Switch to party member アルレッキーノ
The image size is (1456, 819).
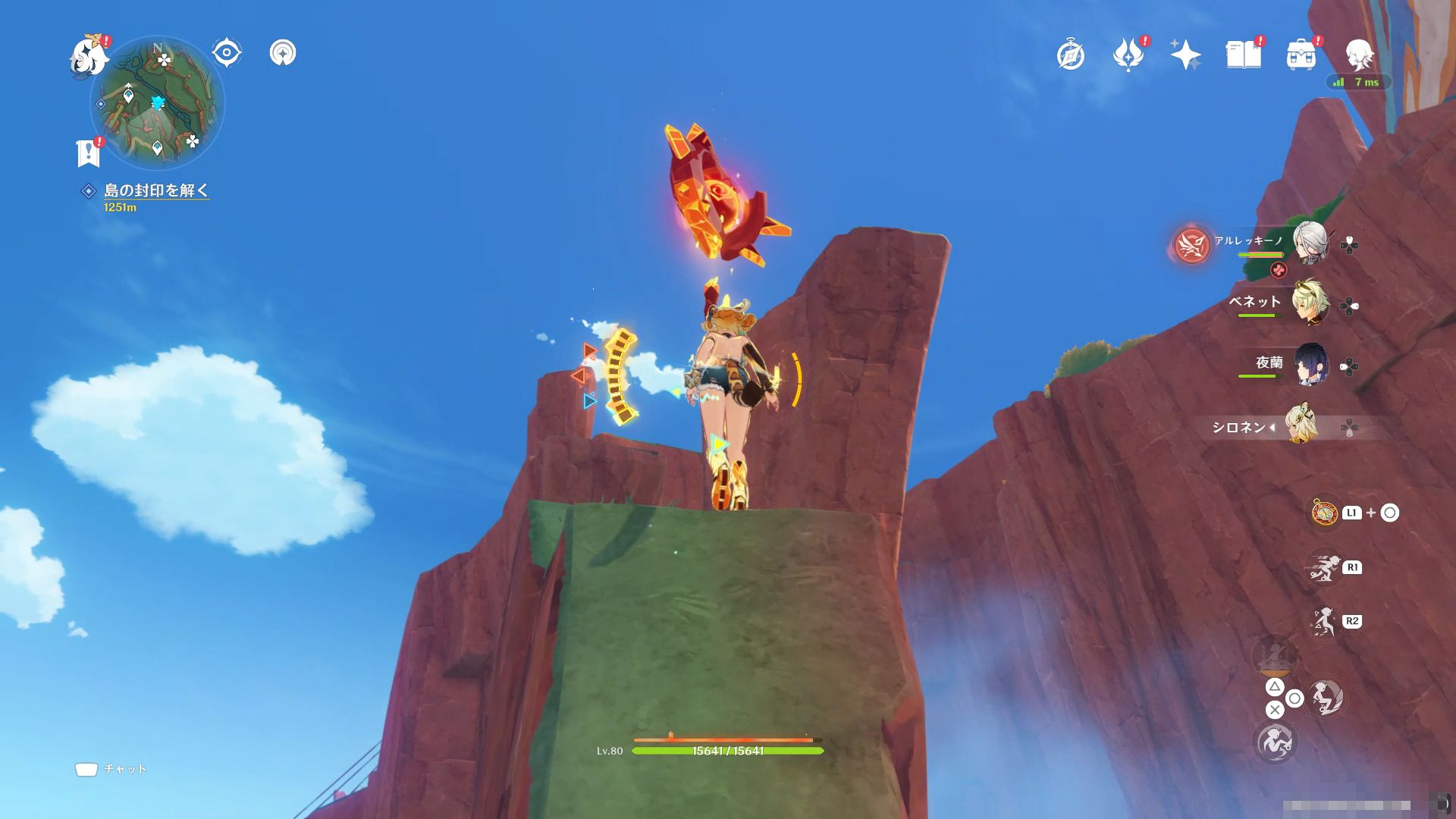(x=1310, y=243)
